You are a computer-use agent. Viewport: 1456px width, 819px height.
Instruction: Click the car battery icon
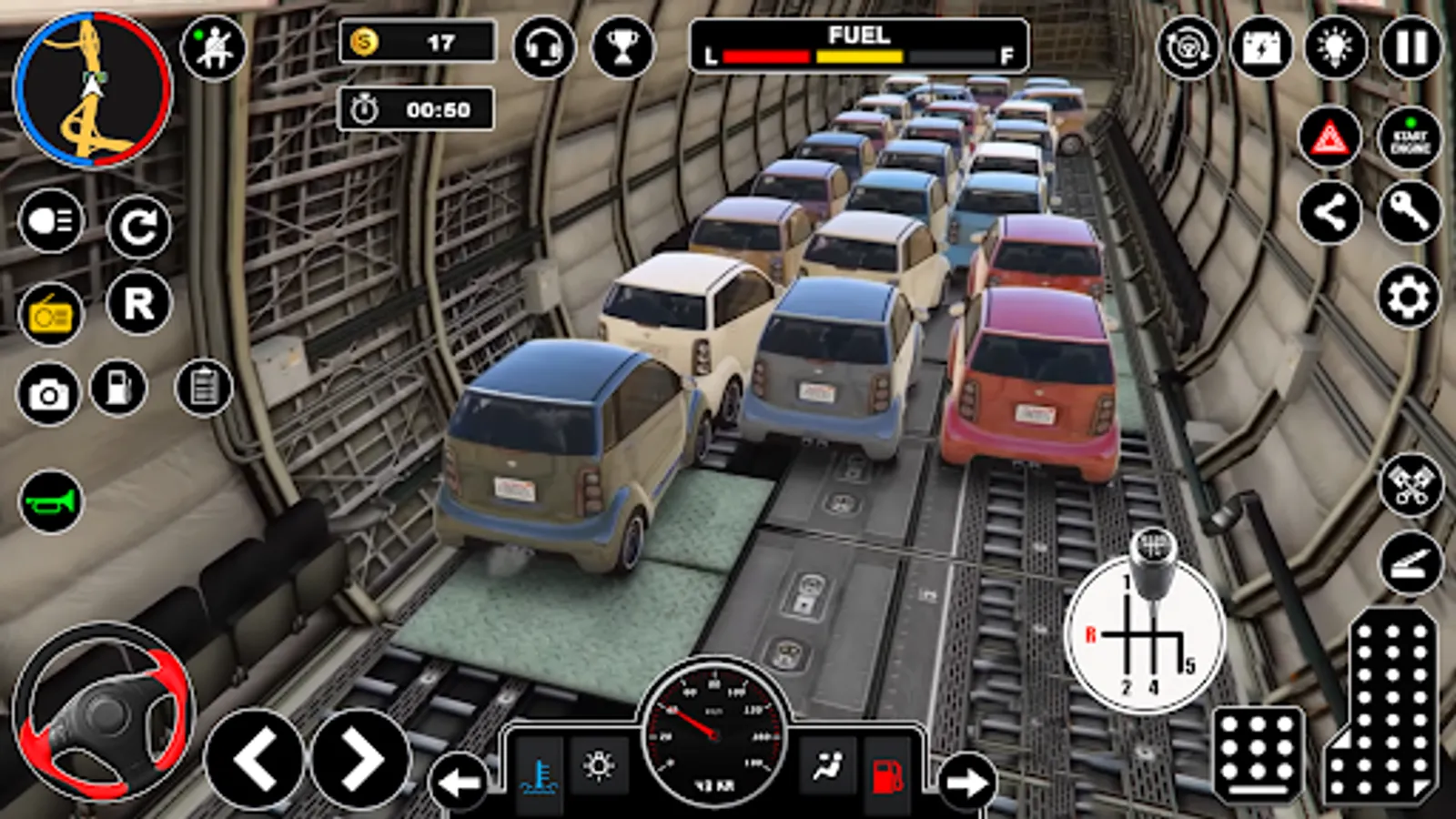click(x=1261, y=47)
